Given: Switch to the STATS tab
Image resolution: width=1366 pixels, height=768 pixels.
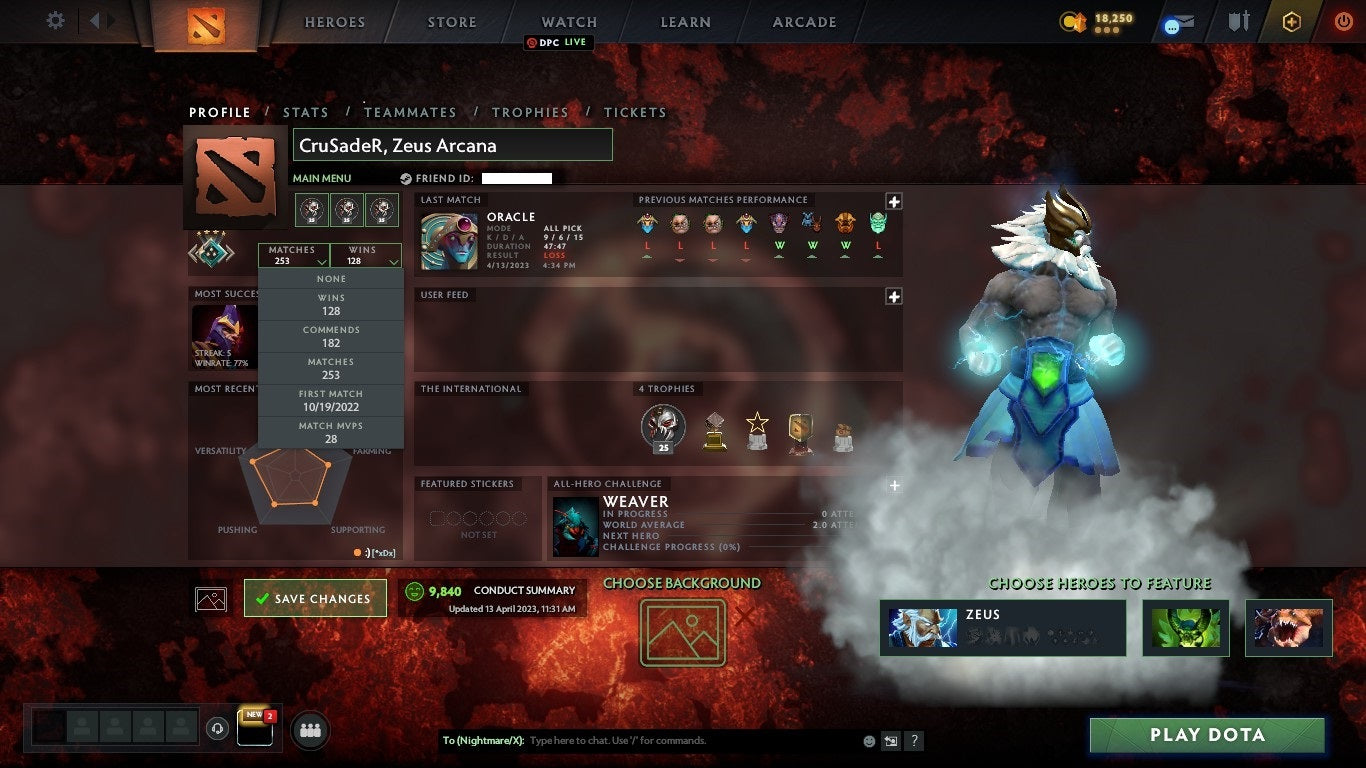Looking at the screenshot, I should (x=306, y=112).
